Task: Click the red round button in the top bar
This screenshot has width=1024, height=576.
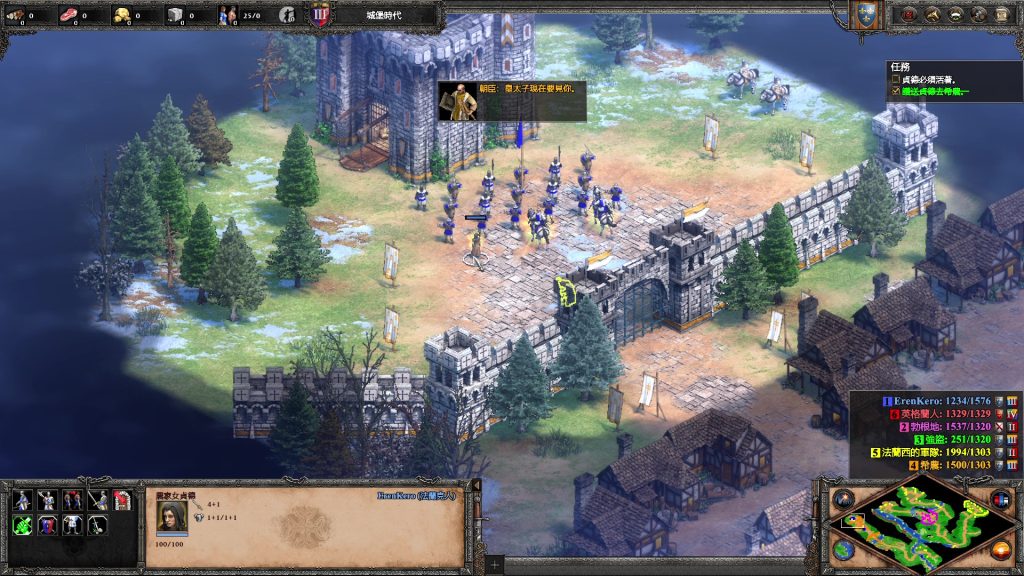Action: (909, 14)
